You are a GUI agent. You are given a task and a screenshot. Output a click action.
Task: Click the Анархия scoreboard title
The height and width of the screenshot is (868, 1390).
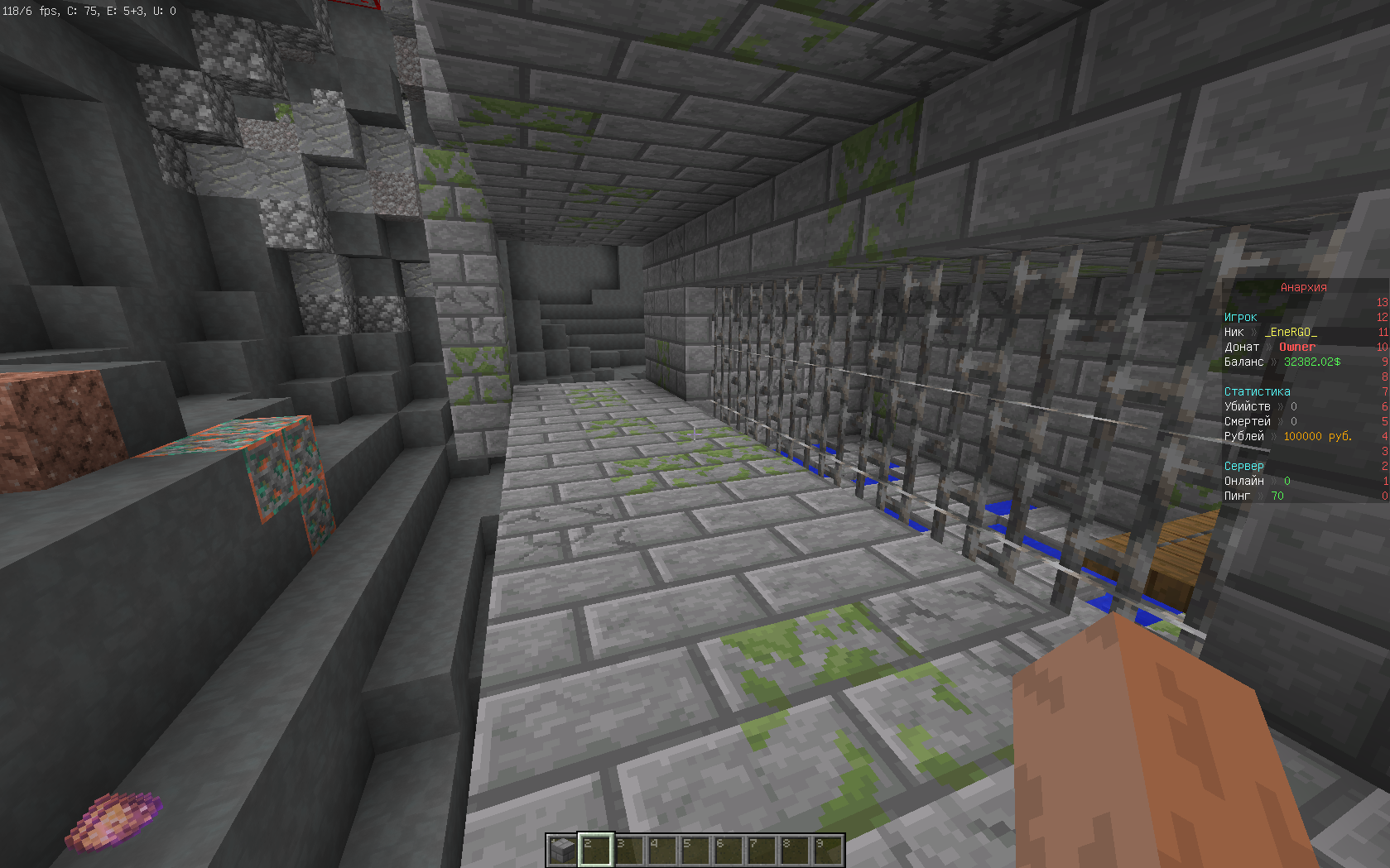coord(1302,287)
